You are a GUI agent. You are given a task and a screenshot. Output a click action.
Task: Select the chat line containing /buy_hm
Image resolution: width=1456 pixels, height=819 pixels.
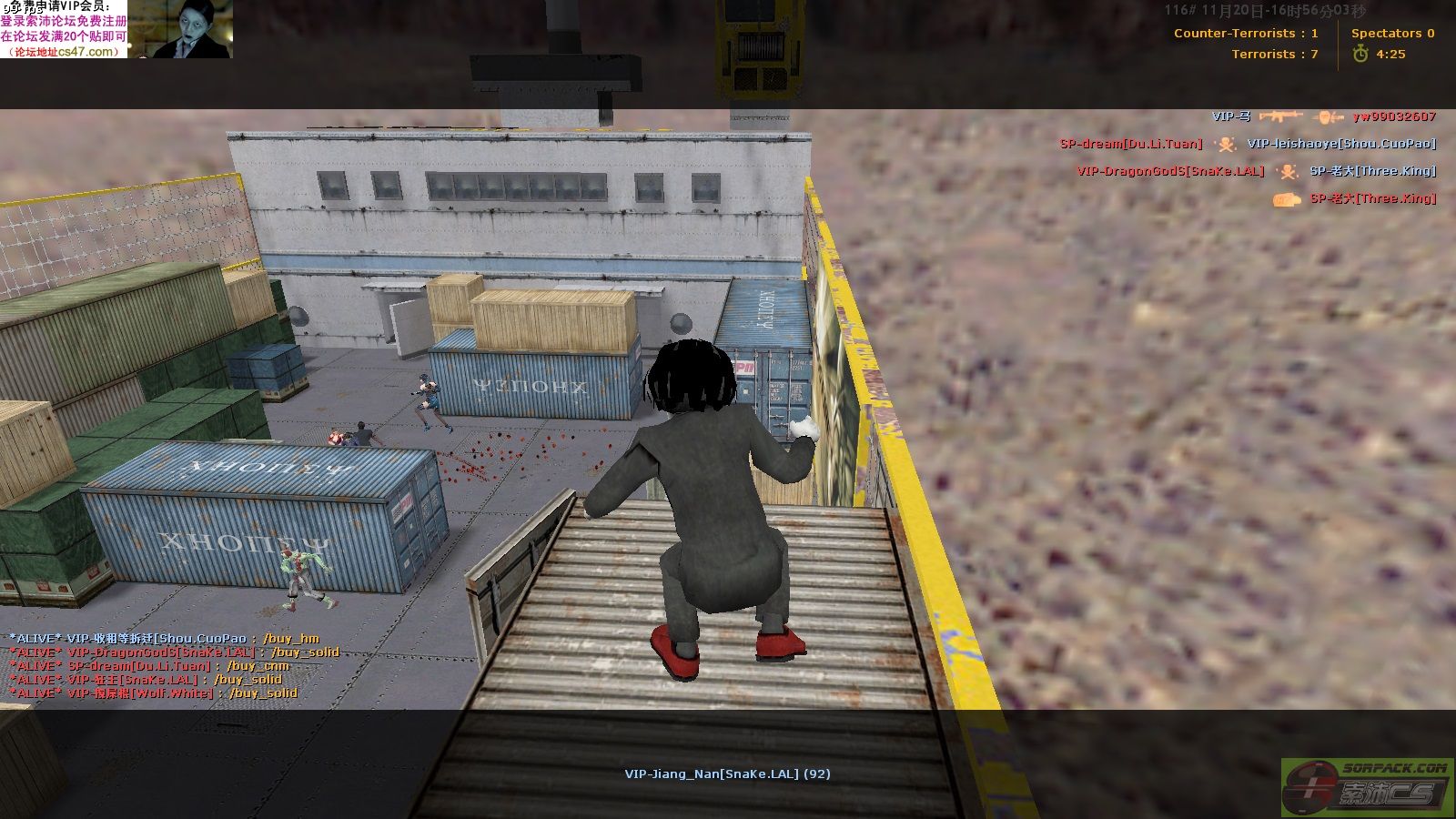click(164, 639)
